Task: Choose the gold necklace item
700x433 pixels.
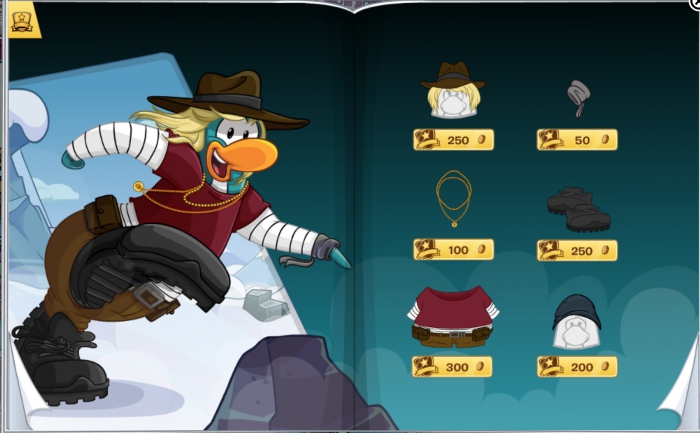Action: (453, 199)
